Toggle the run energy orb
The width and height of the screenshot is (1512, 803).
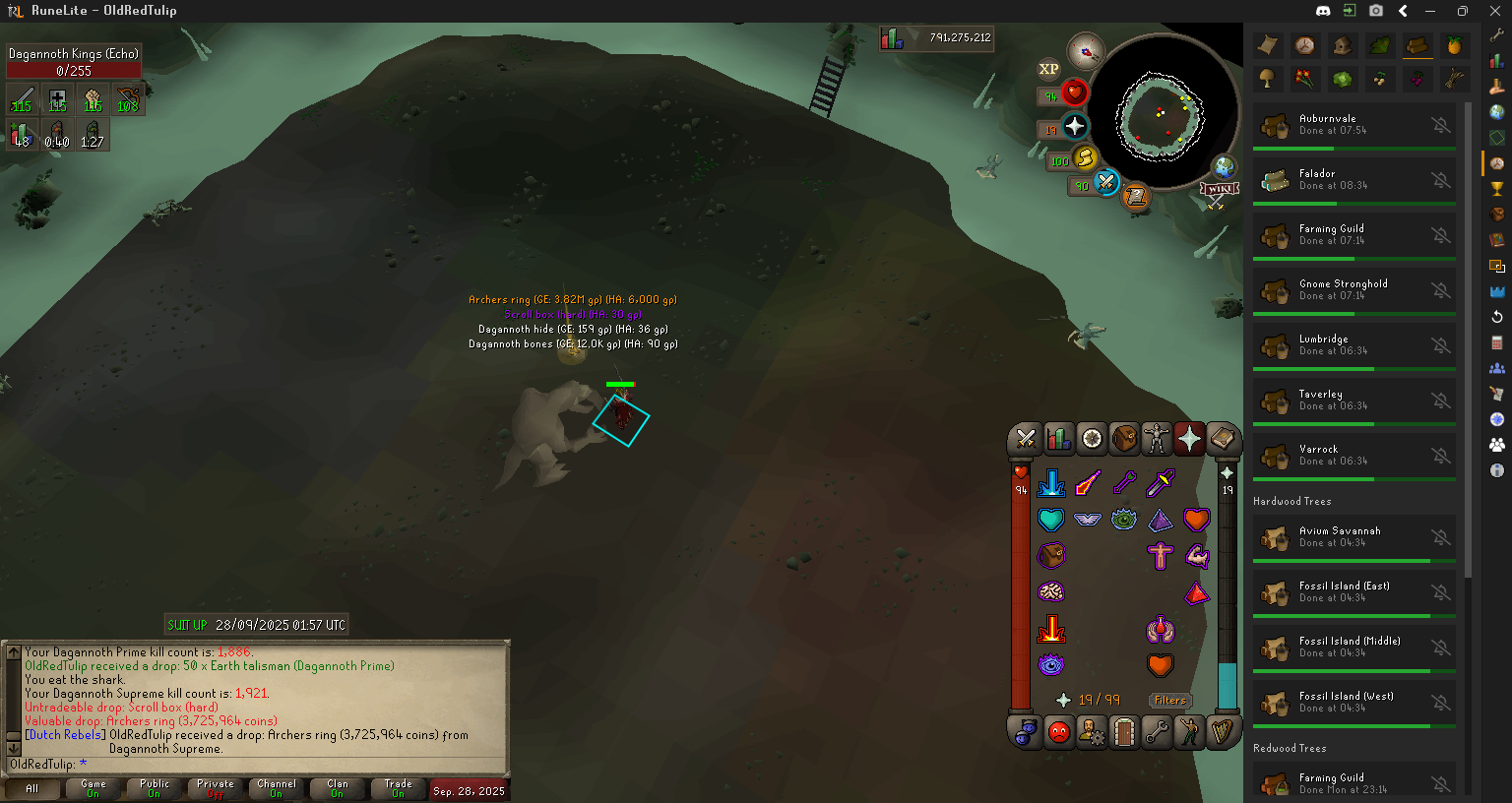coord(1084,158)
